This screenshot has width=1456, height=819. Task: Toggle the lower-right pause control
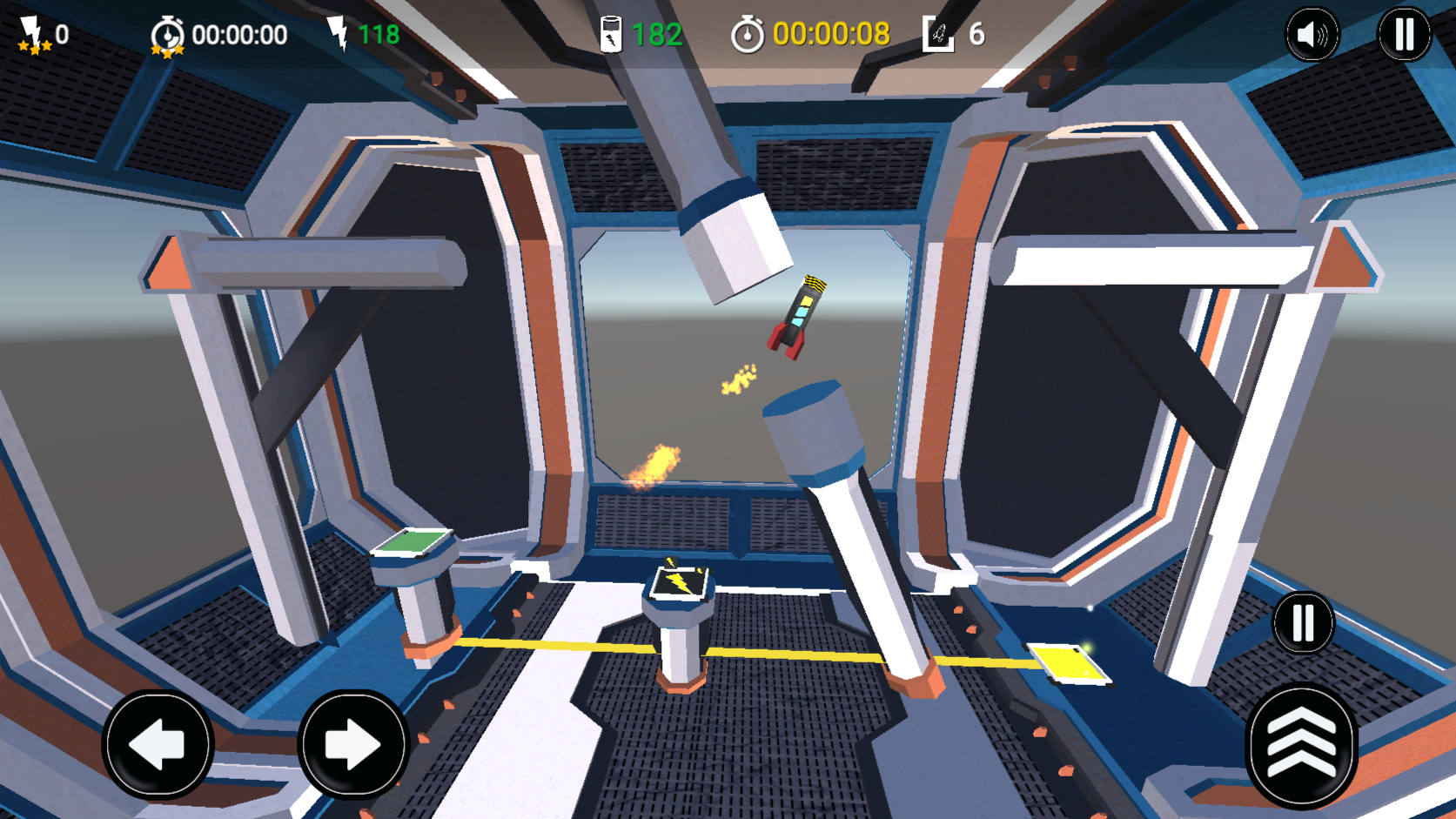[1301, 623]
